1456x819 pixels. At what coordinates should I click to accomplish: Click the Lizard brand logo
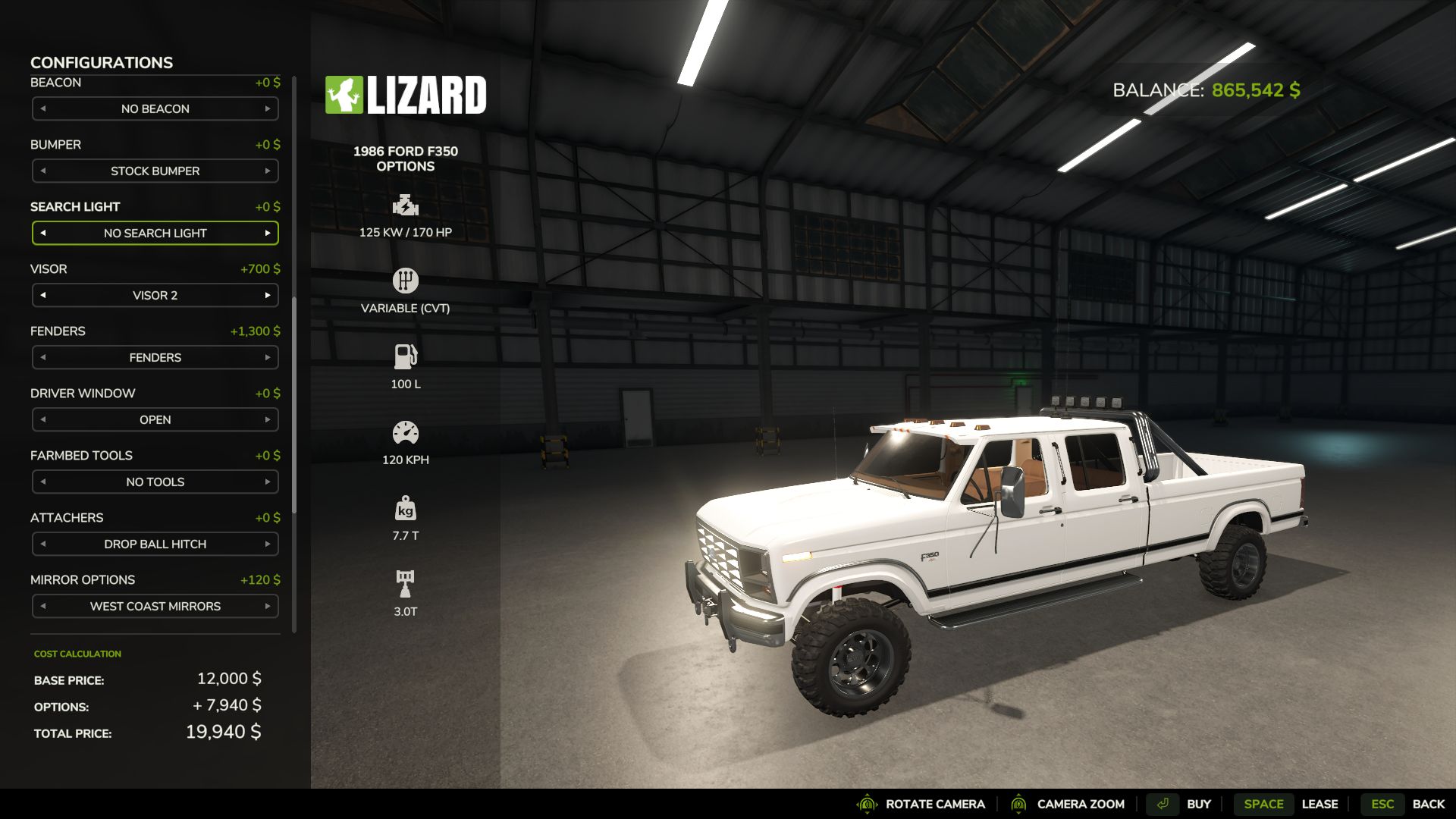point(406,94)
